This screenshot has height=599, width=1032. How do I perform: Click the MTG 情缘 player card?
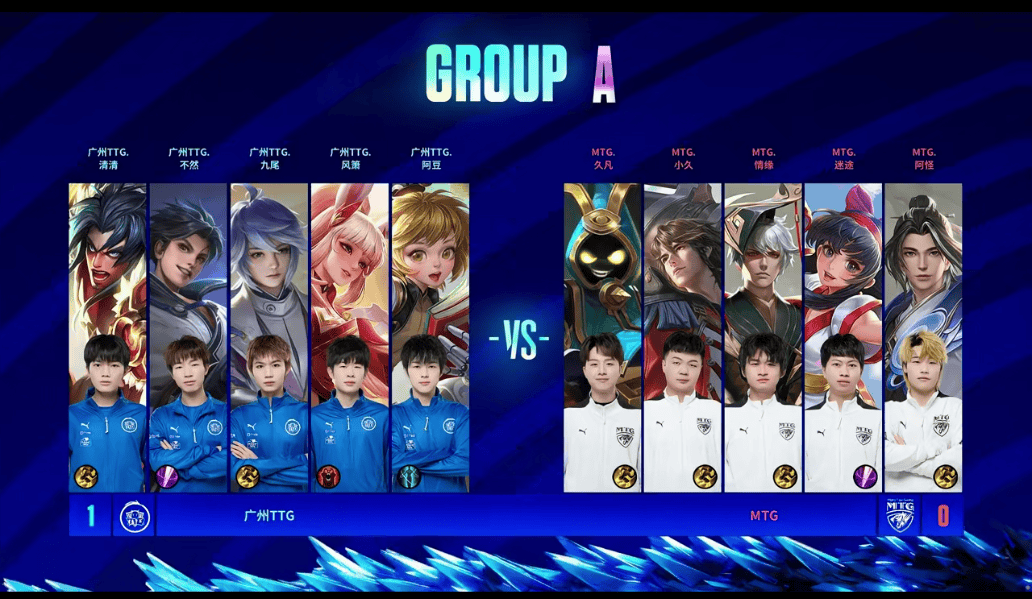(763, 337)
